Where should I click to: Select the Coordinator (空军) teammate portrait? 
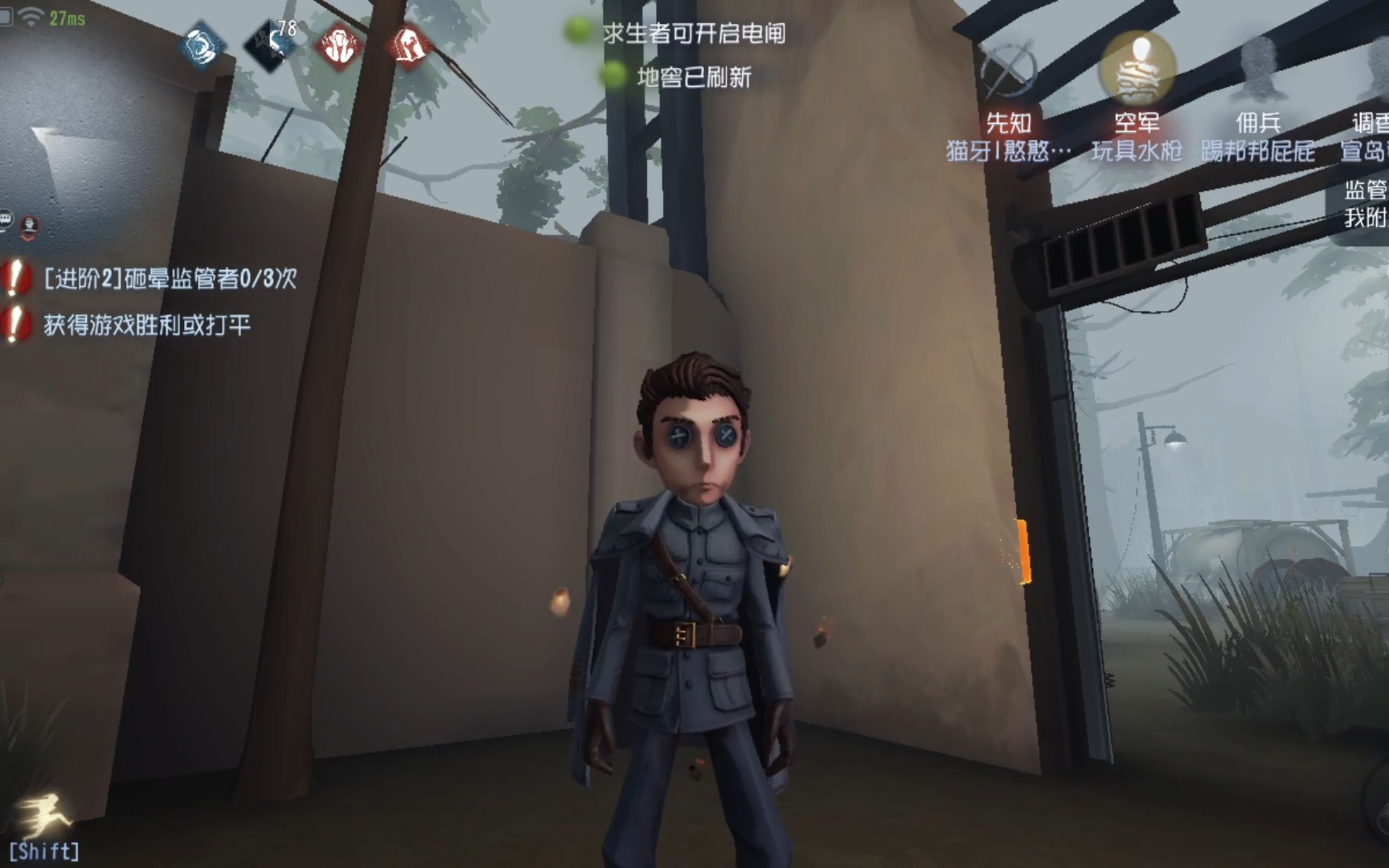(1139, 65)
